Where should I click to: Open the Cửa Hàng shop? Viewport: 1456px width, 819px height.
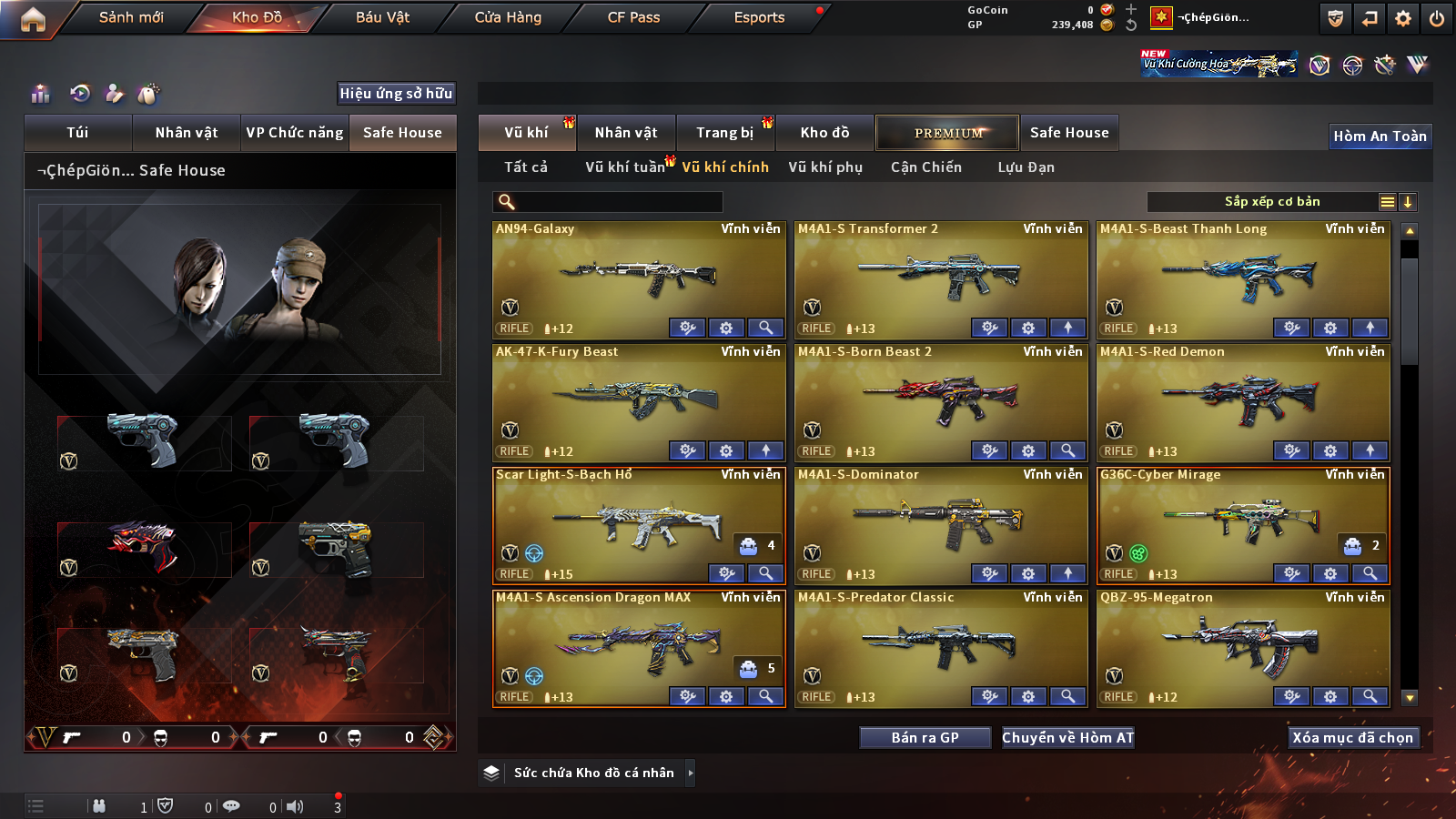point(508,17)
